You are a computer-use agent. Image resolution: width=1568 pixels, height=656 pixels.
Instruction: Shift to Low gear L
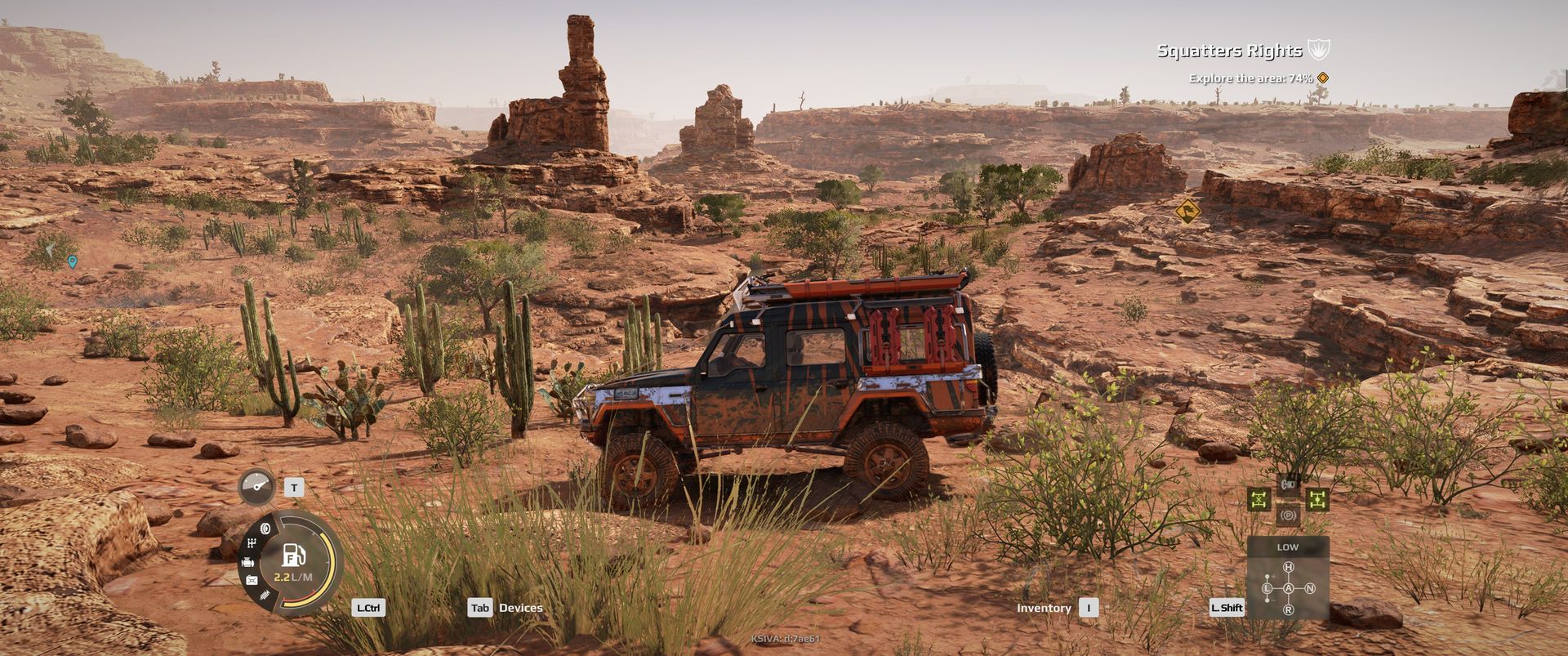coord(1268,588)
